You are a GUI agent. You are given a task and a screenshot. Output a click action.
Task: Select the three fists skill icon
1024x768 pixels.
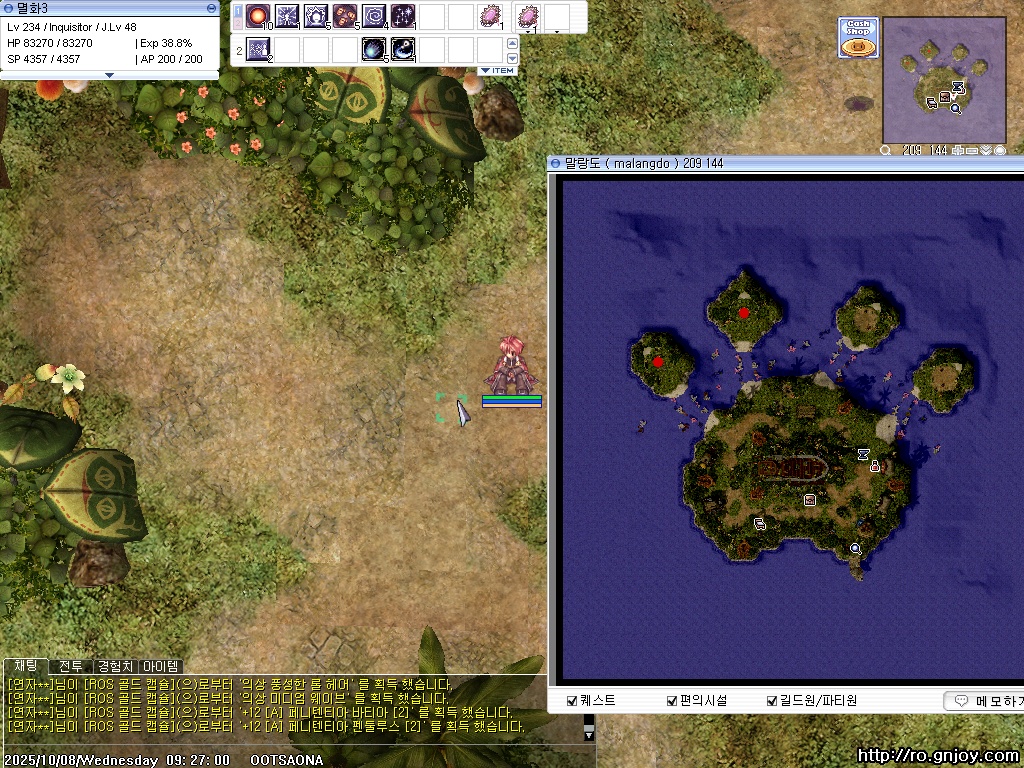pos(345,16)
